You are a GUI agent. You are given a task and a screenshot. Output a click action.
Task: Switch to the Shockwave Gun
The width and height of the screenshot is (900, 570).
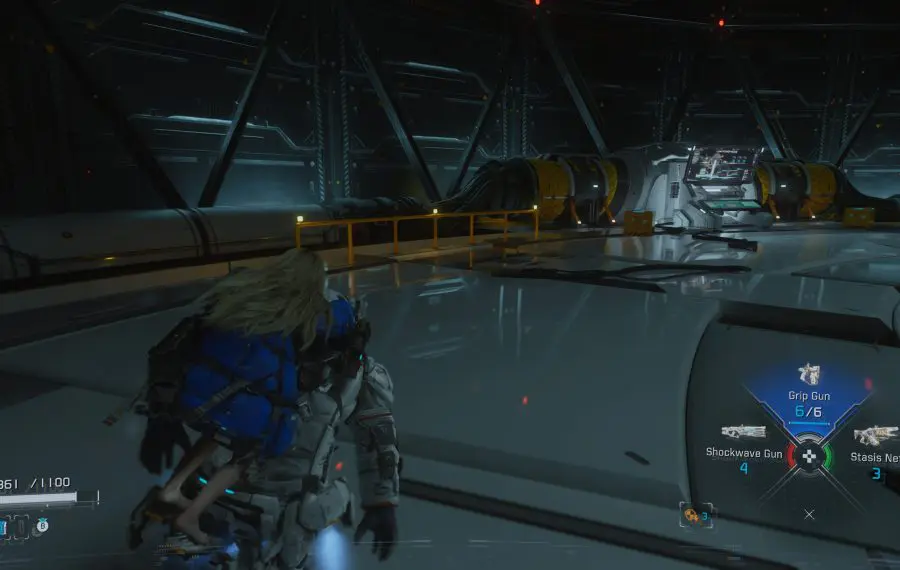(x=744, y=445)
